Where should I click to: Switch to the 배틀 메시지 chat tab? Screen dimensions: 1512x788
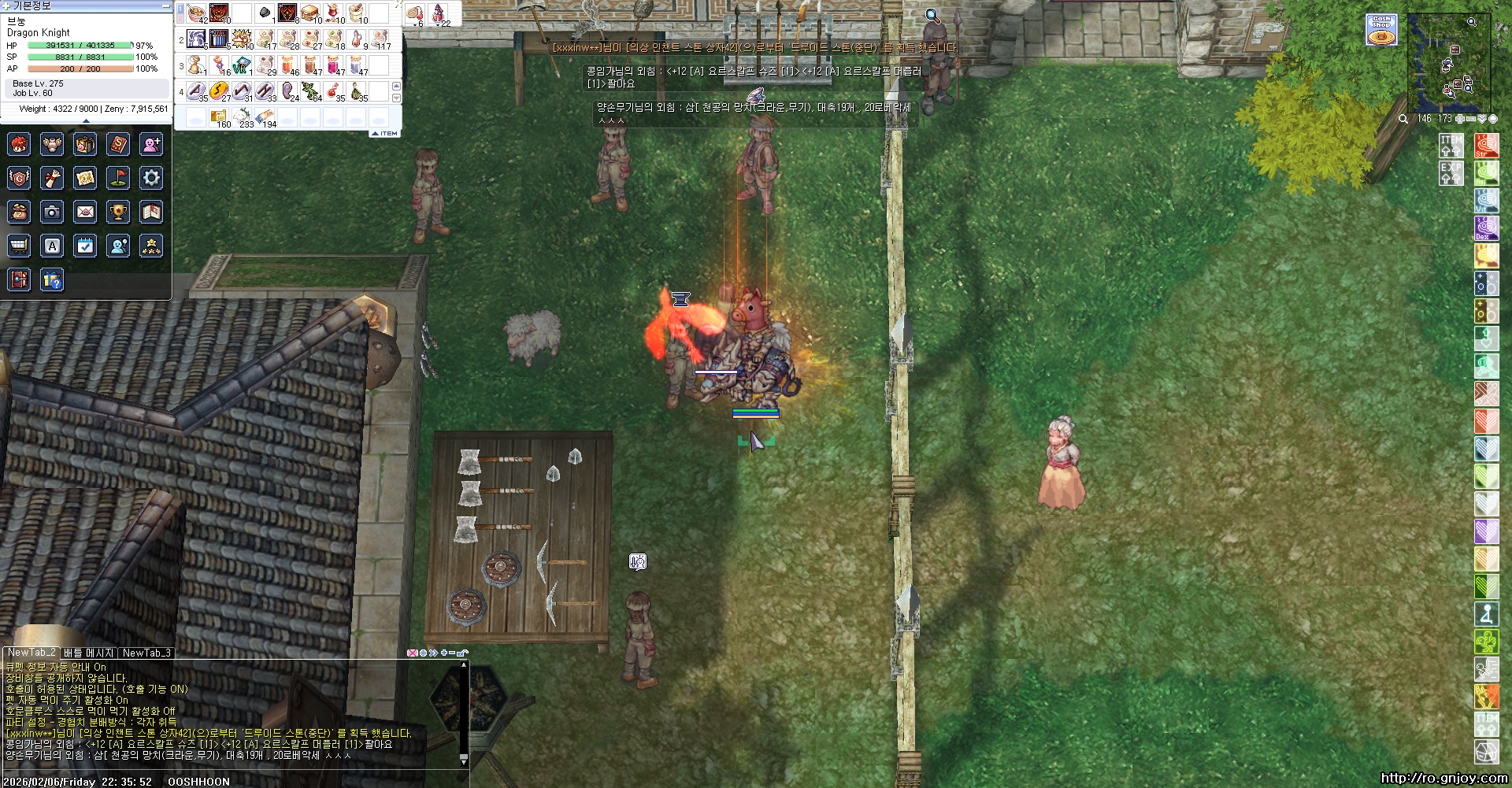(89, 653)
